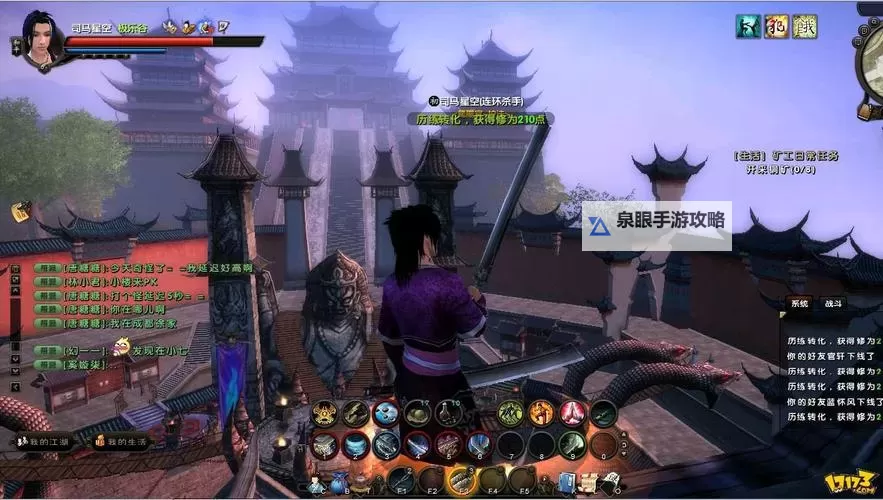Activate the red praying-hands skill
Viewport: 883px width, 500px height.
pos(572,412)
